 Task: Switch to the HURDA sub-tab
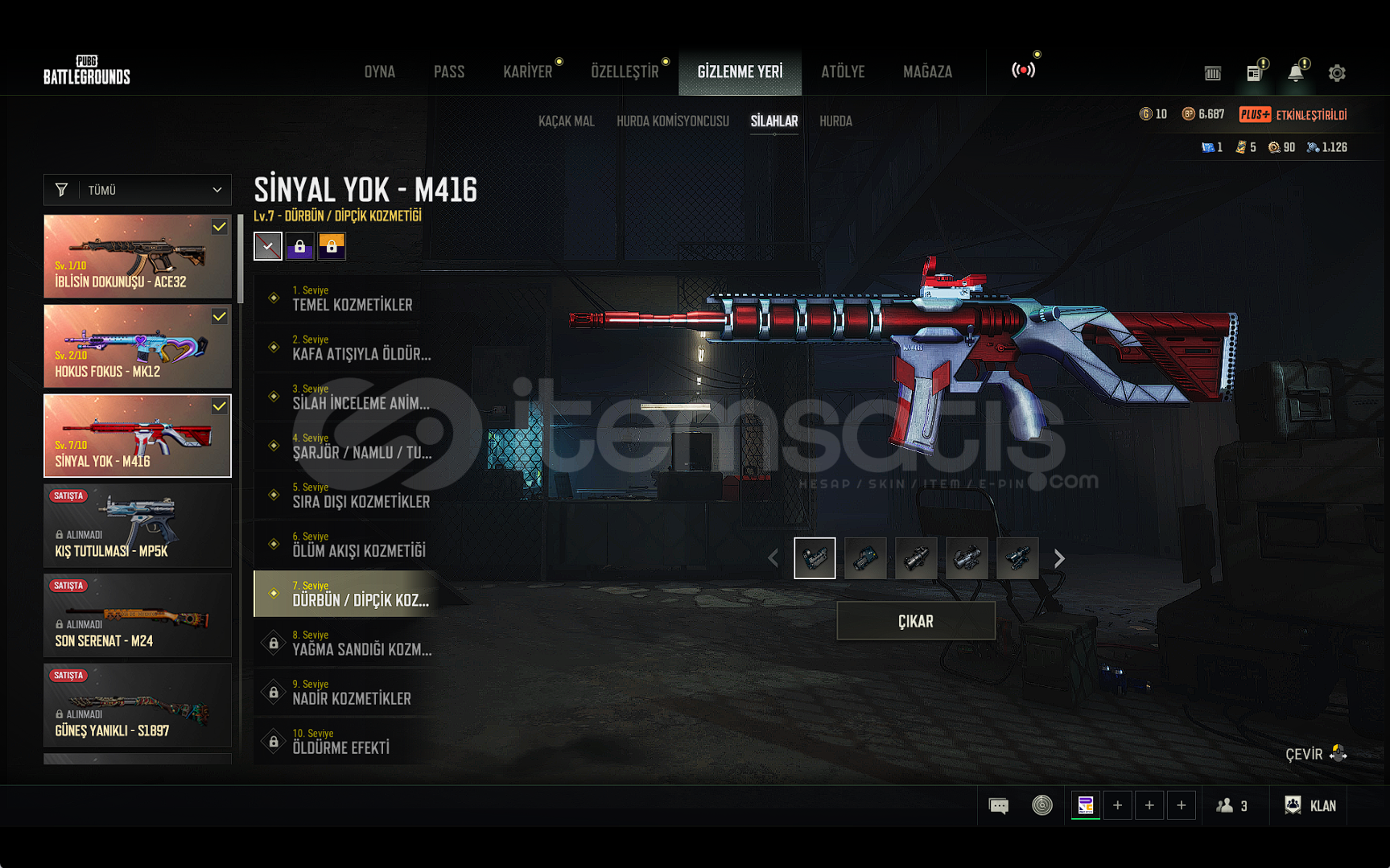point(835,121)
